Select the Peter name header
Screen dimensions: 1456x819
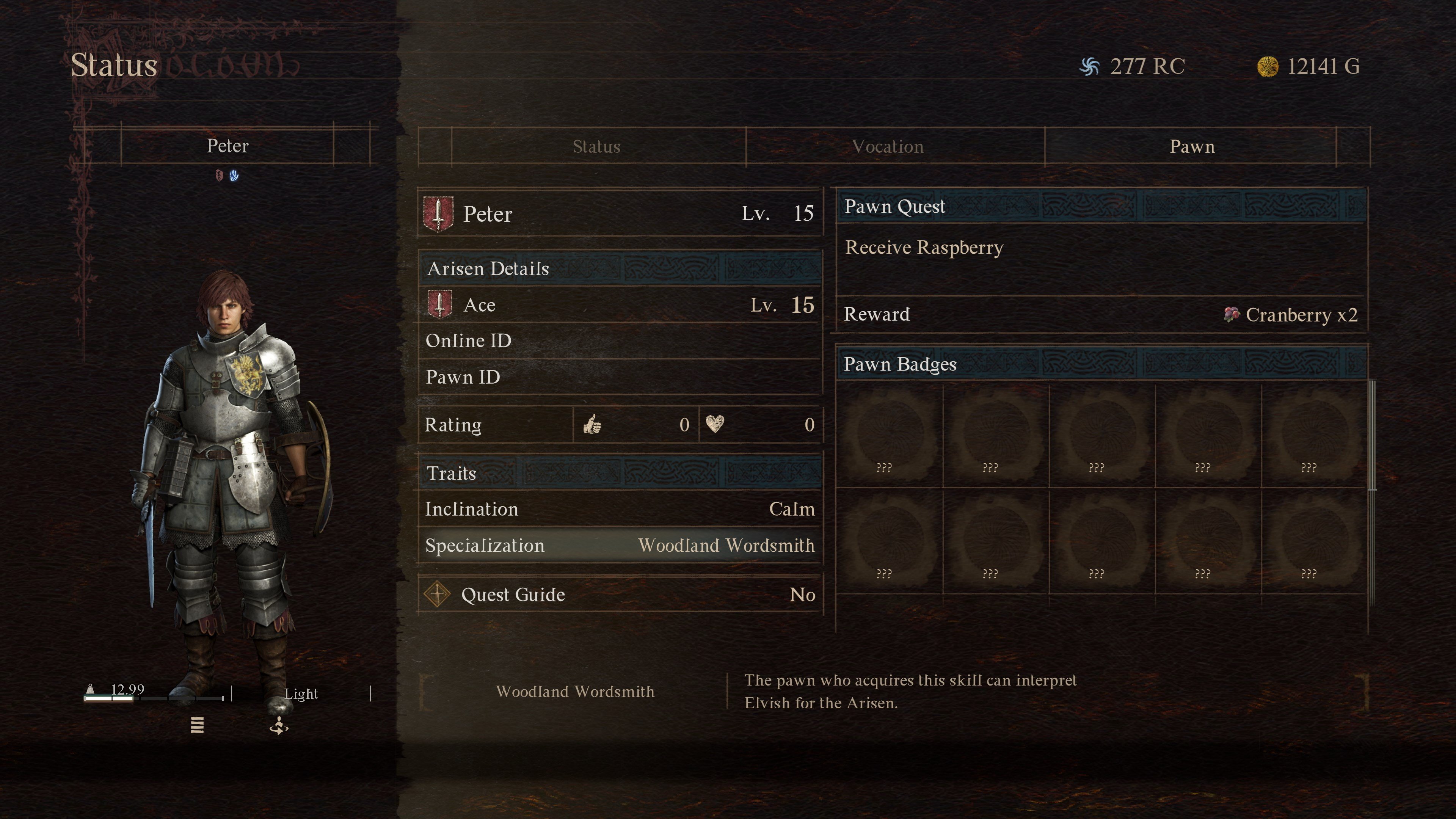[227, 146]
